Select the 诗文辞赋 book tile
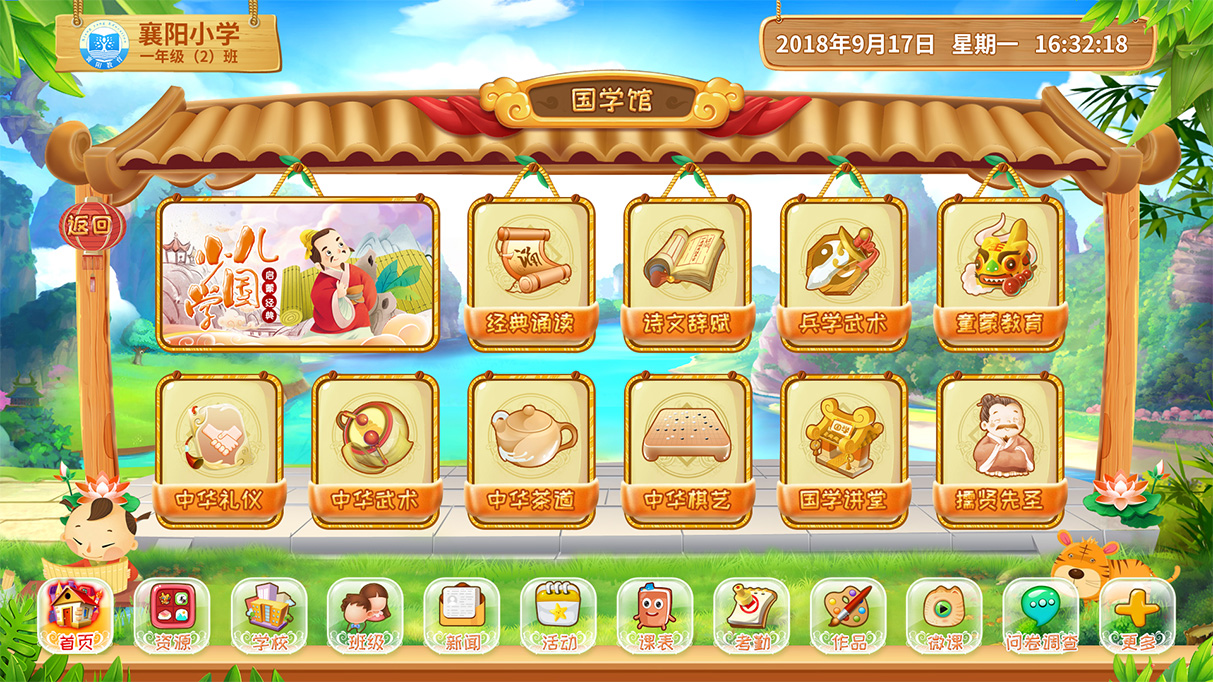Viewport: 1213px width, 682px height. (x=687, y=272)
